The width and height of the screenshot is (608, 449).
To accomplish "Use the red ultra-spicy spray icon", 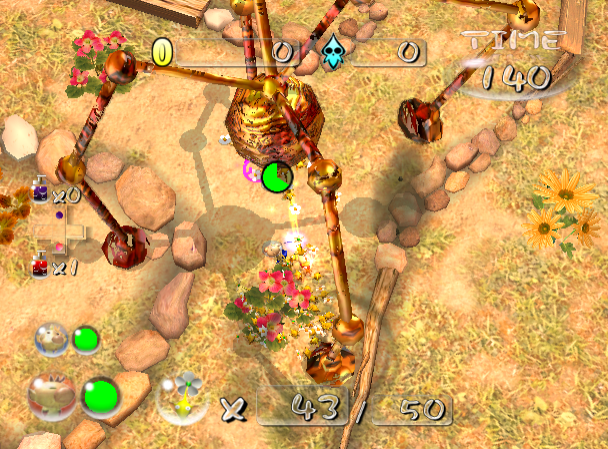I will [41, 266].
